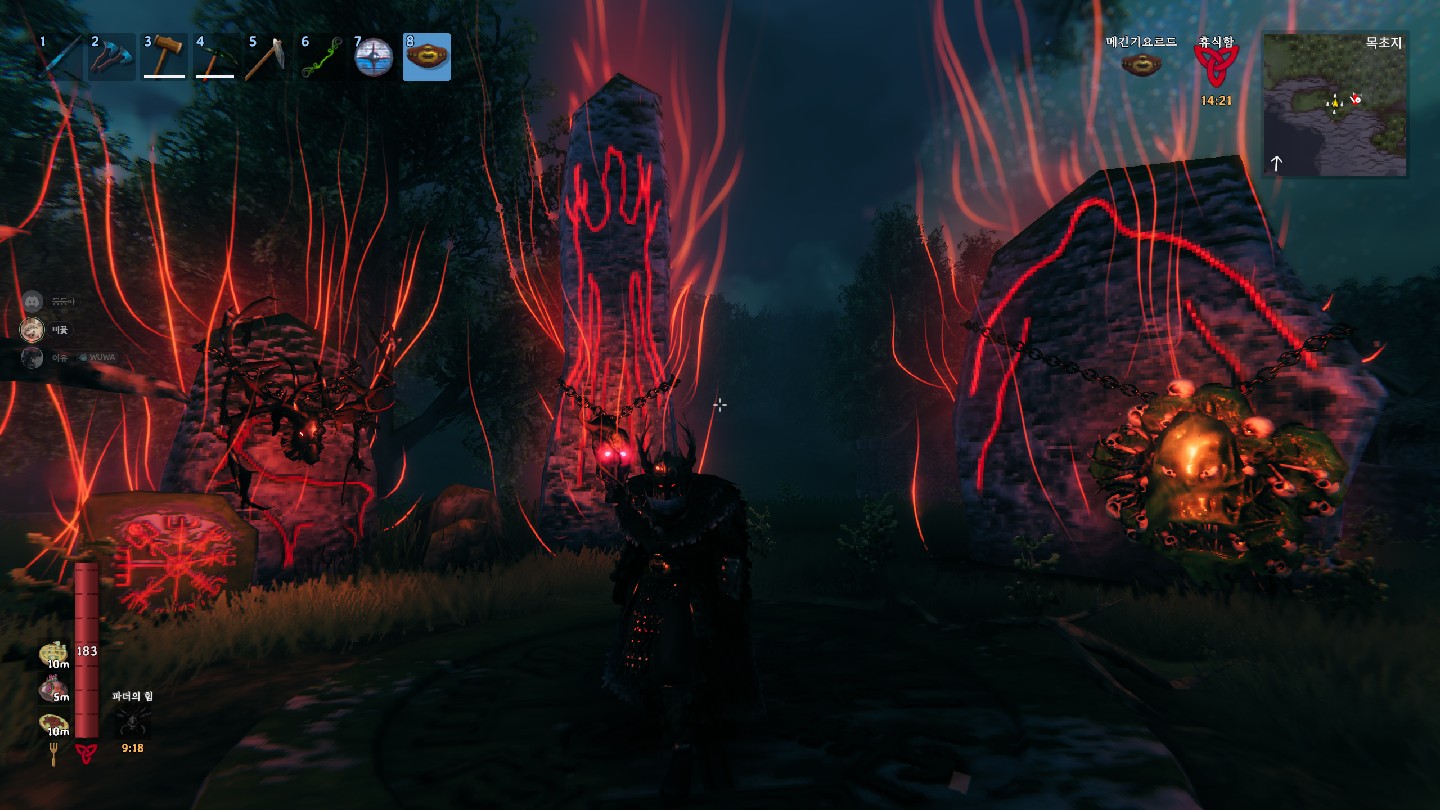Select the wooden hammer hotbar slot

164,57
